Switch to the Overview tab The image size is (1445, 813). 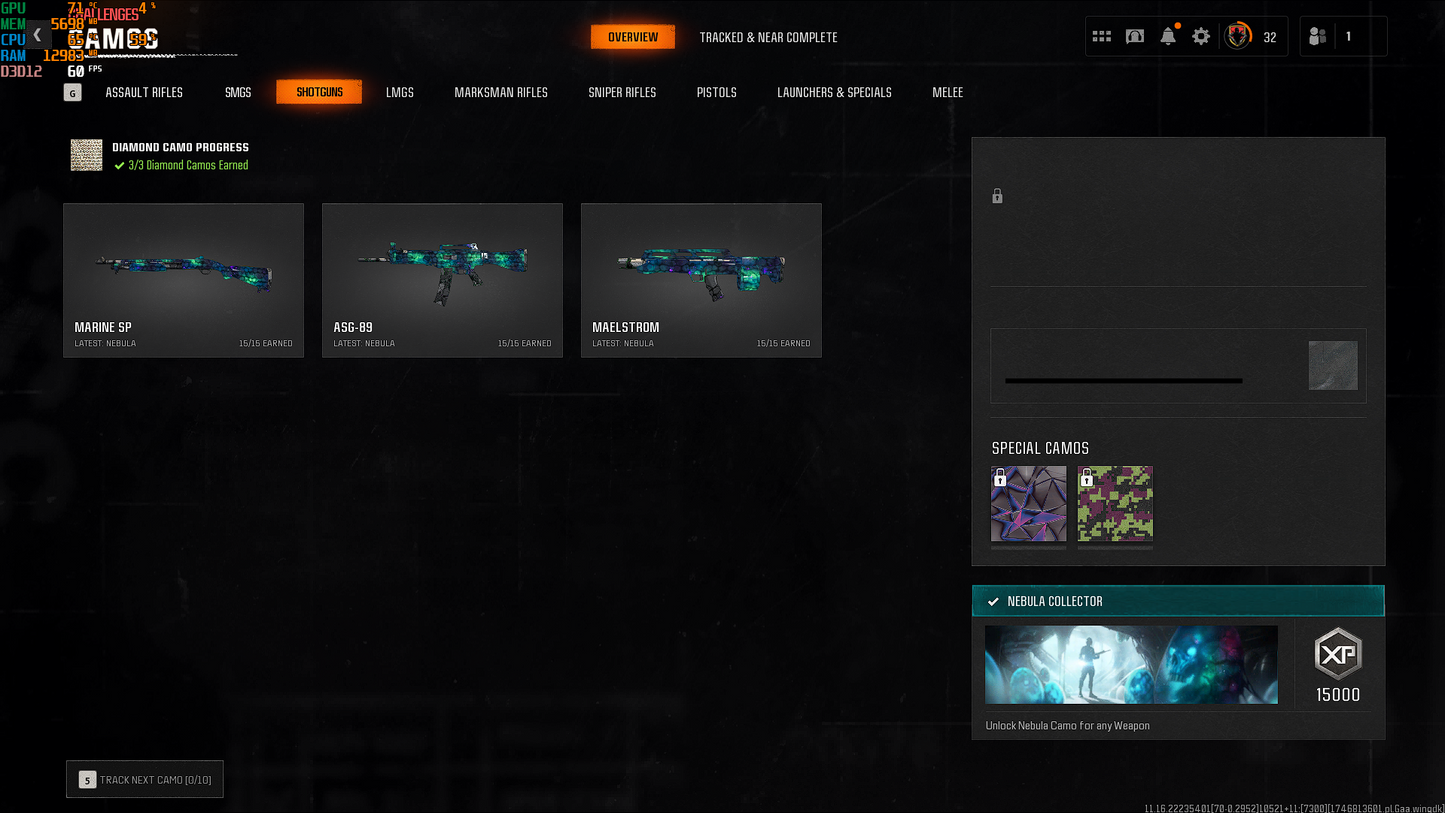(x=633, y=37)
